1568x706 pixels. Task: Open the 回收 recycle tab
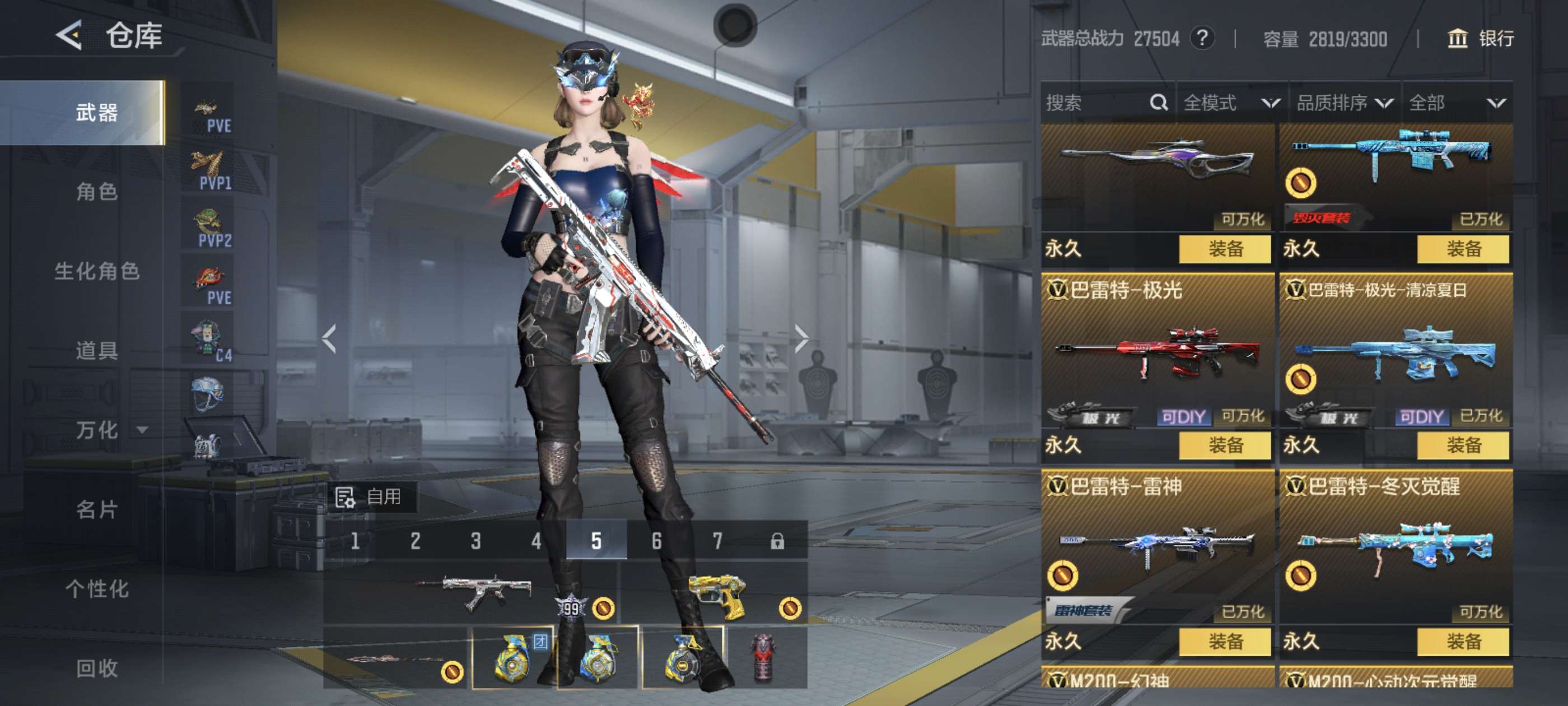(x=96, y=668)
